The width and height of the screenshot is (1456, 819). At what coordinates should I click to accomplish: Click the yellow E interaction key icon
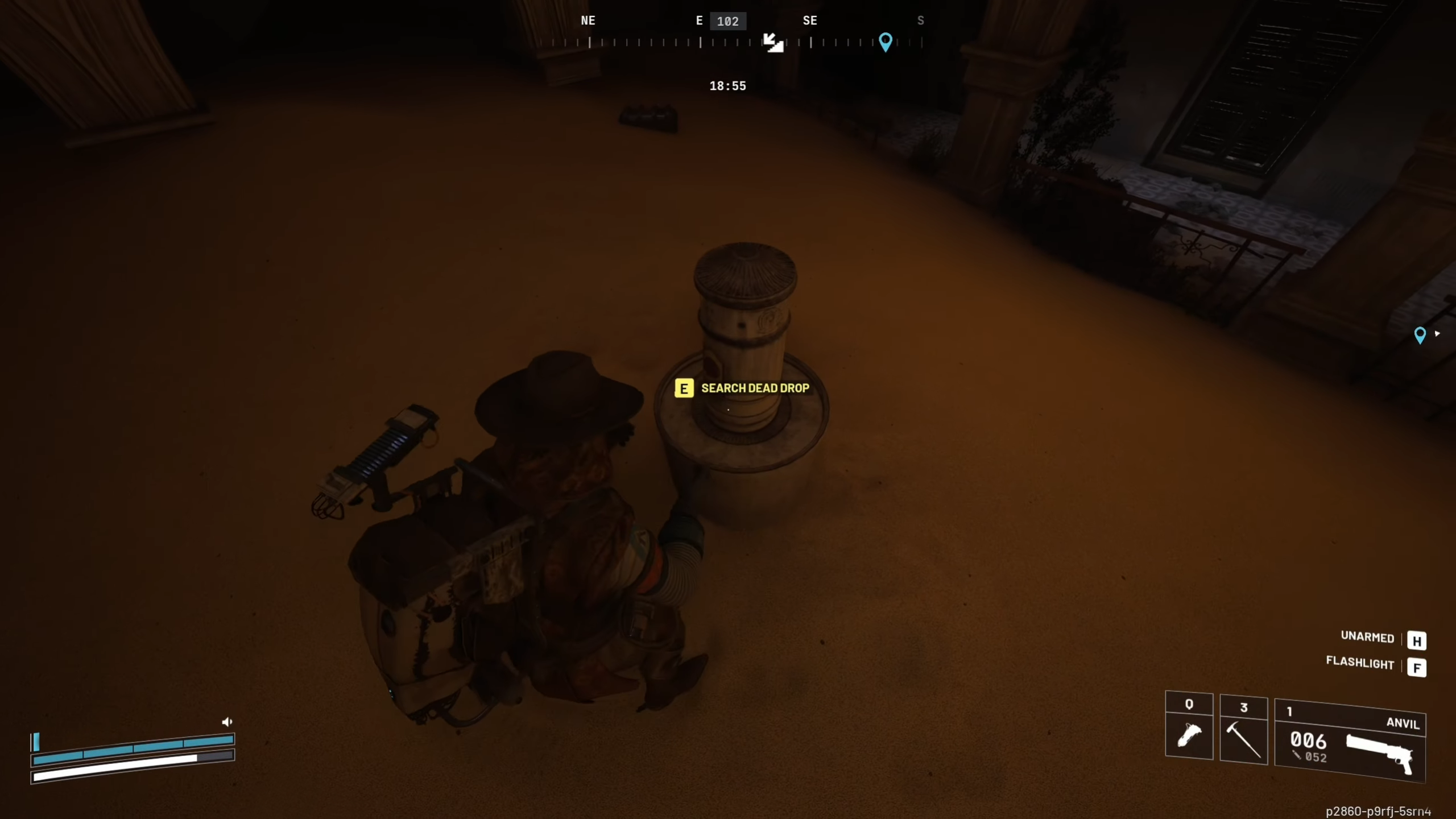684,388
